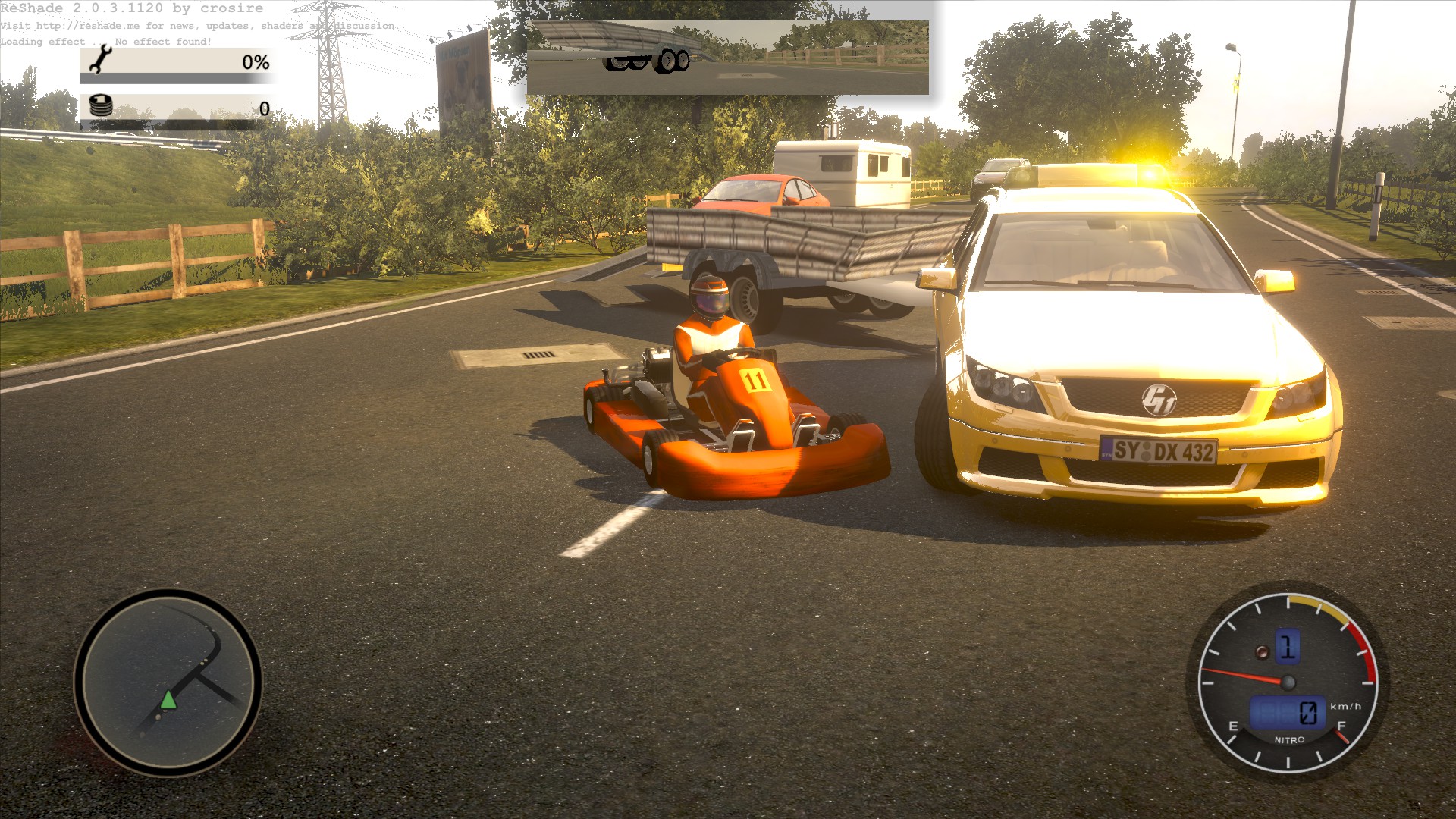Image resolution: width=1456 pixels, height=819 pixels.
Task: Select the speedometer gauge
Action: pos(1287,682)
